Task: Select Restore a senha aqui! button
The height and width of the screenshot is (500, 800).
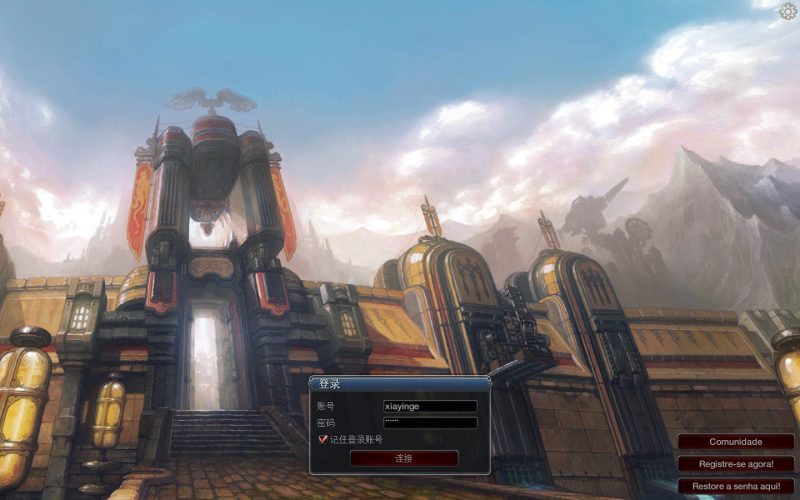Action: point(736,486)
